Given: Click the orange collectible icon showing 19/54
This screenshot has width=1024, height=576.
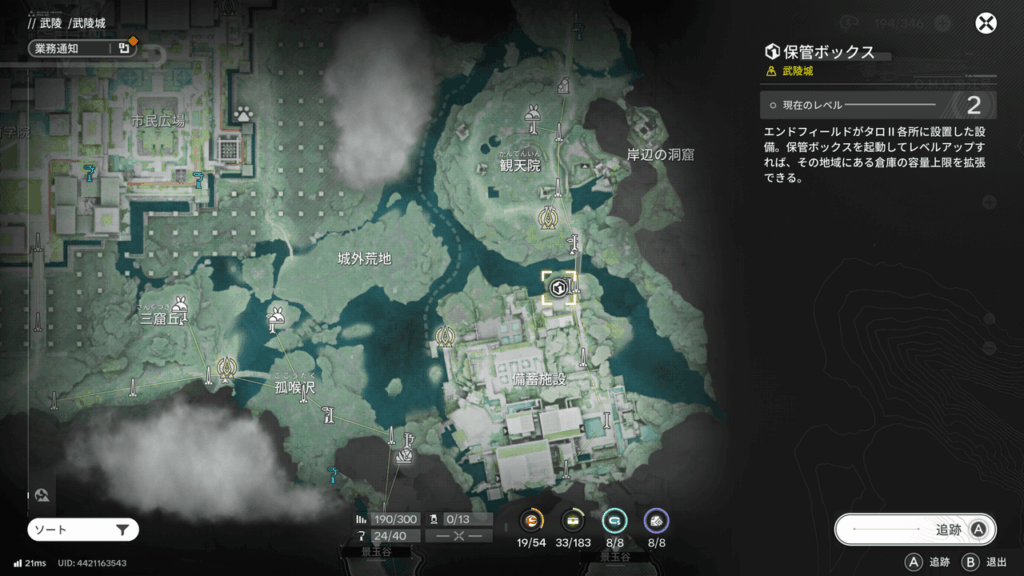Looking at the screenshot, I should click(533, 520).
